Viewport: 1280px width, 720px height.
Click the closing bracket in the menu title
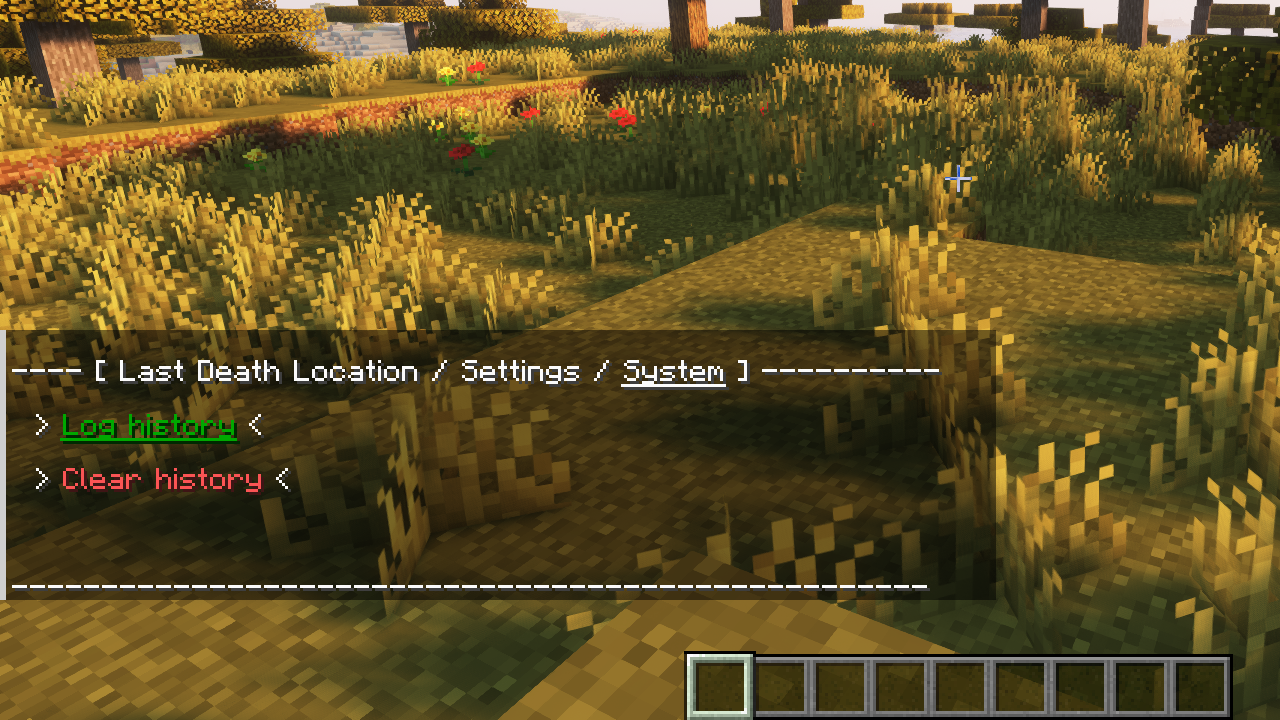[742, 371]
